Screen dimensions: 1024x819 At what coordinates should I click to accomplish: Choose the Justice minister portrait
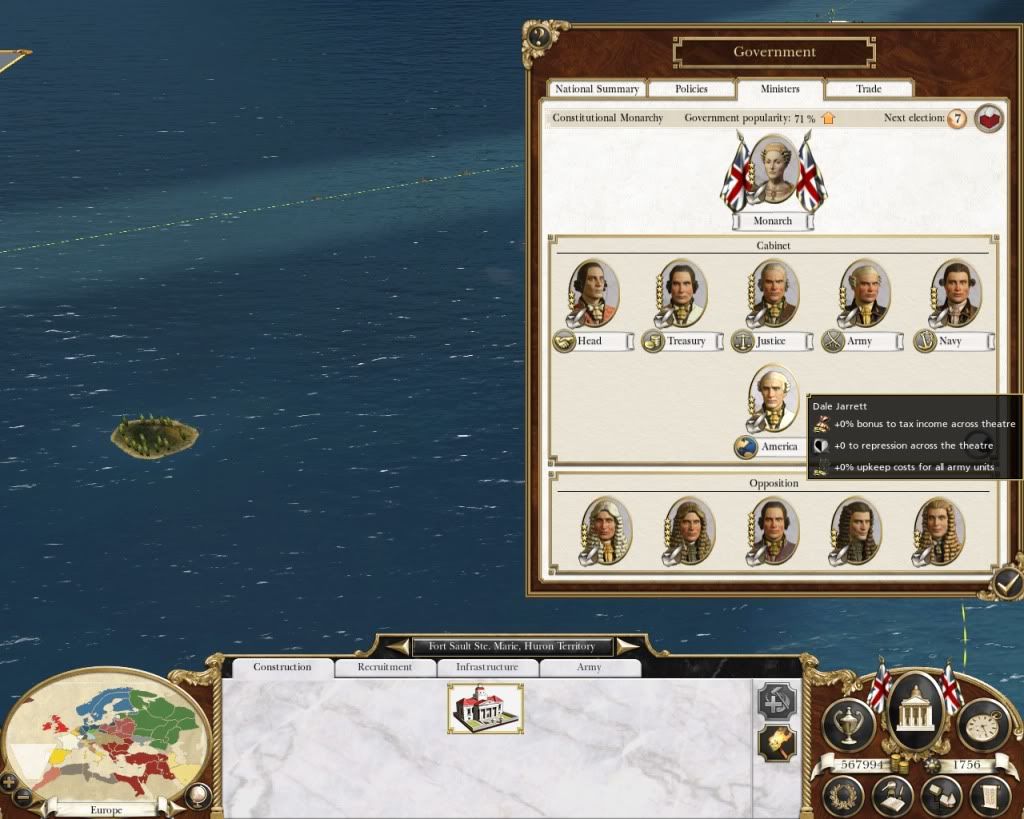(x=773, y=293)
